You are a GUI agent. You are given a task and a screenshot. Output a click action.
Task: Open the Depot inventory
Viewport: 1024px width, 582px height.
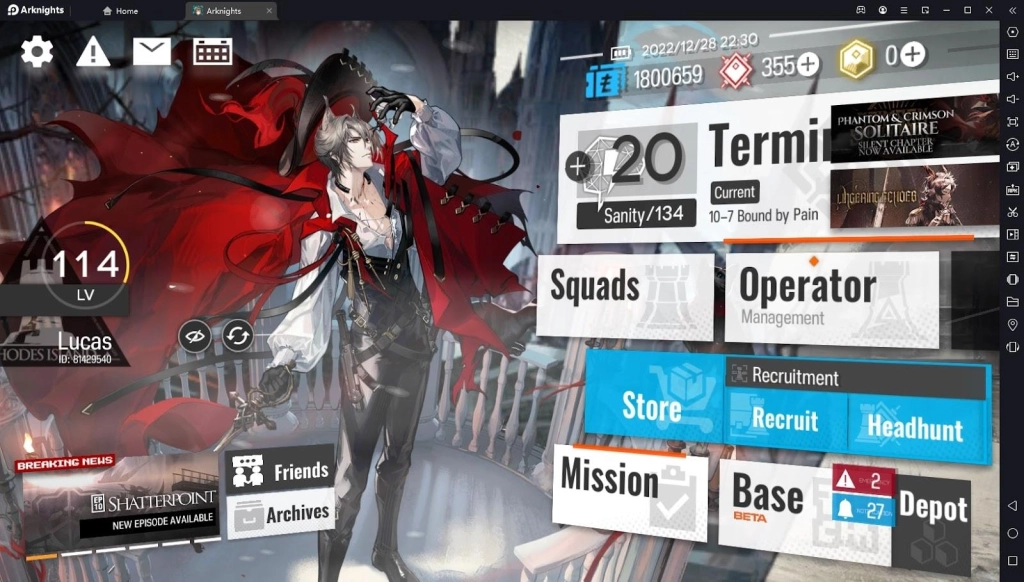tap(932, 512)
